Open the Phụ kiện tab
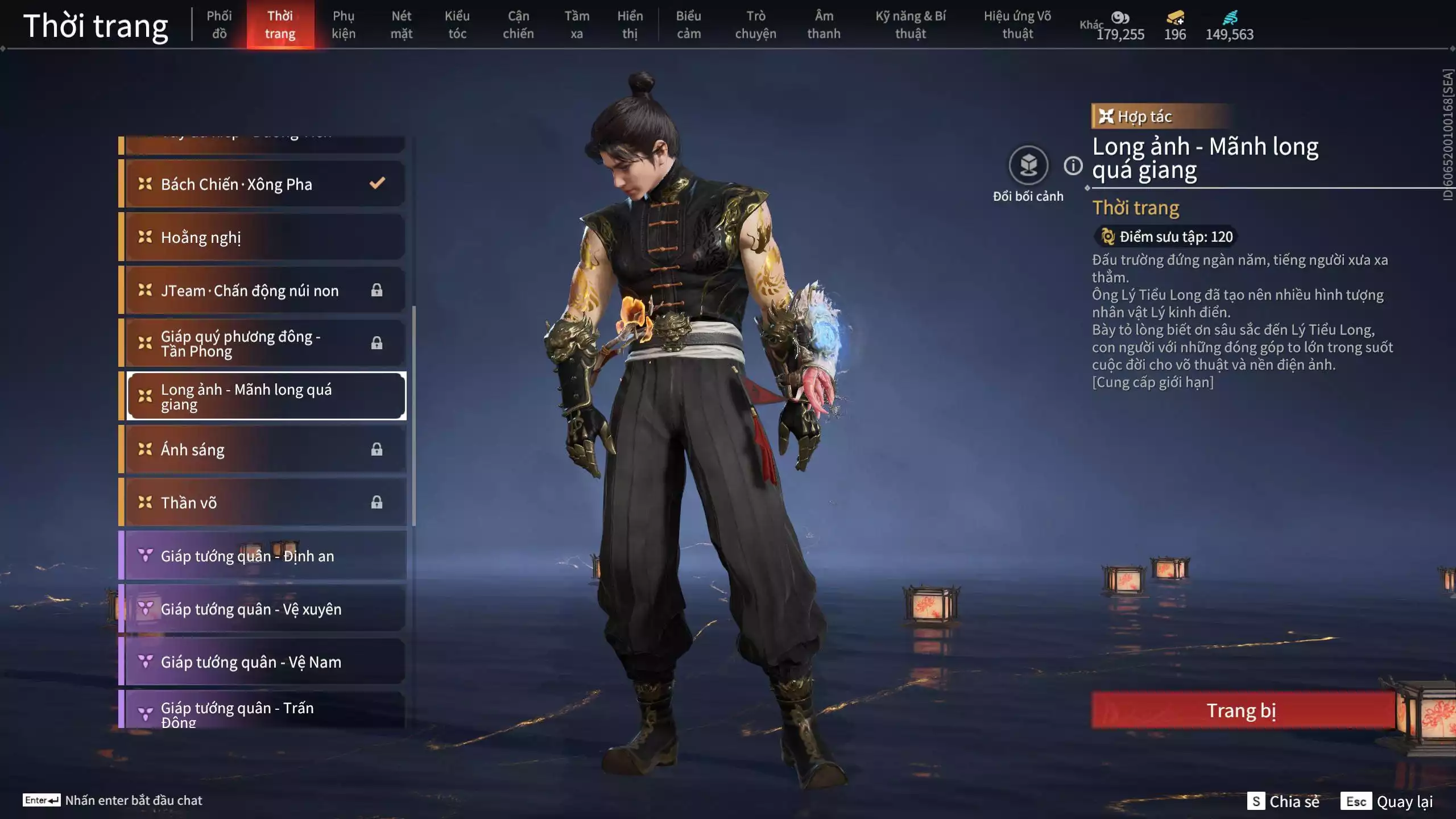Screen dimensions: 1456x819 [344, 24]
